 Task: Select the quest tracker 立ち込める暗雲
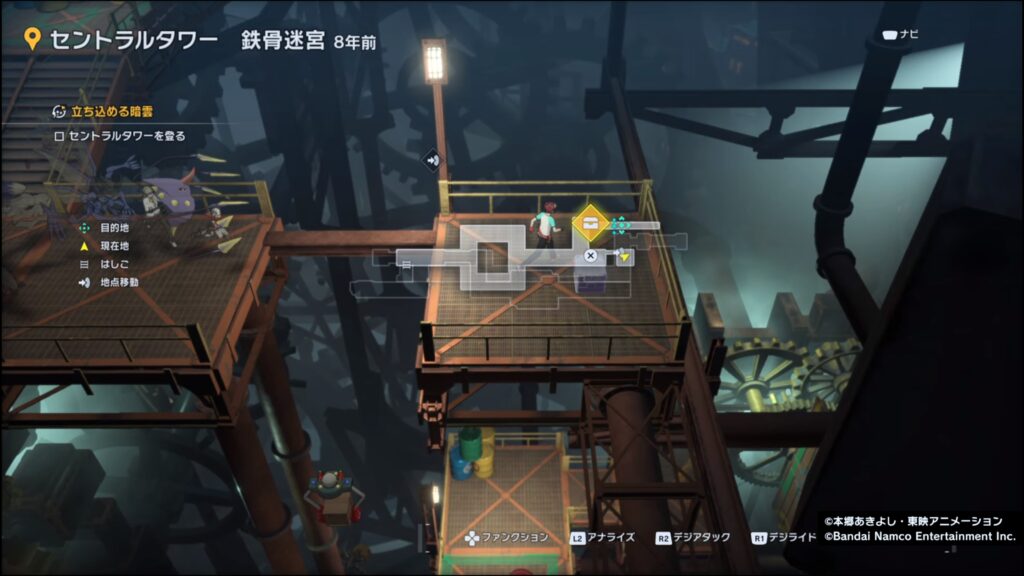111,110
